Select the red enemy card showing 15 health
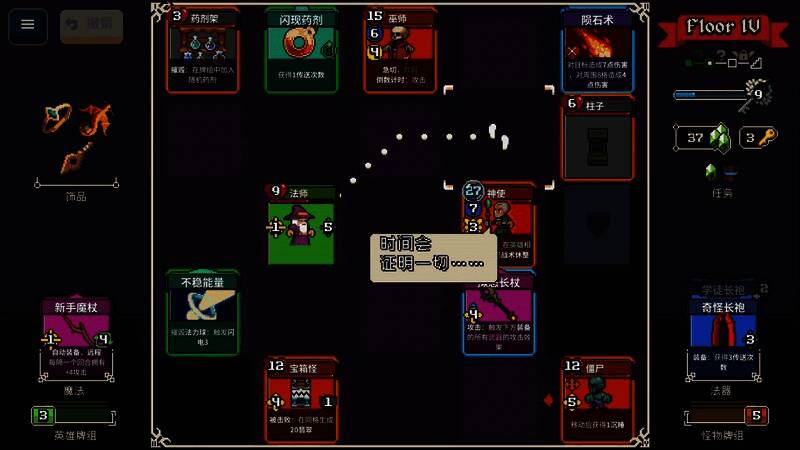The width and height of the screenshot is (800, 450). 400,50
